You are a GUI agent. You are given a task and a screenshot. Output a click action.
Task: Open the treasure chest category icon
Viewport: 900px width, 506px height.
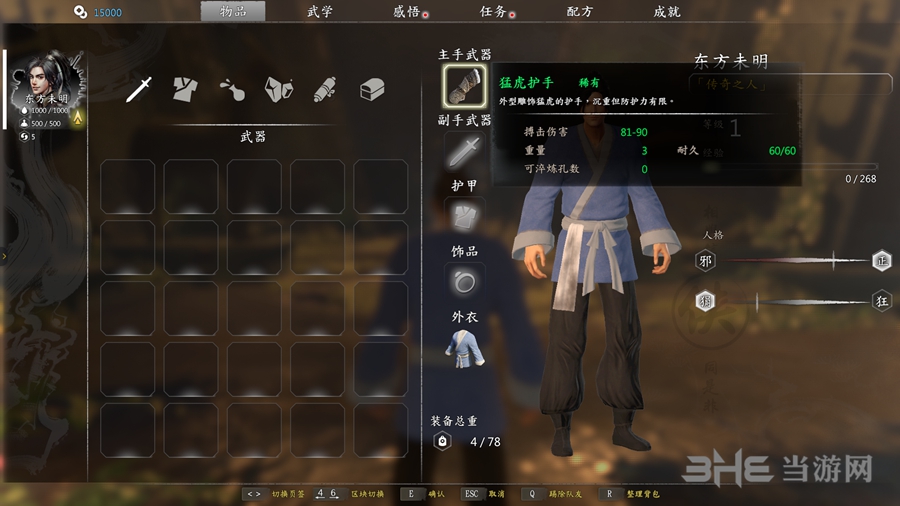[372, 89]
